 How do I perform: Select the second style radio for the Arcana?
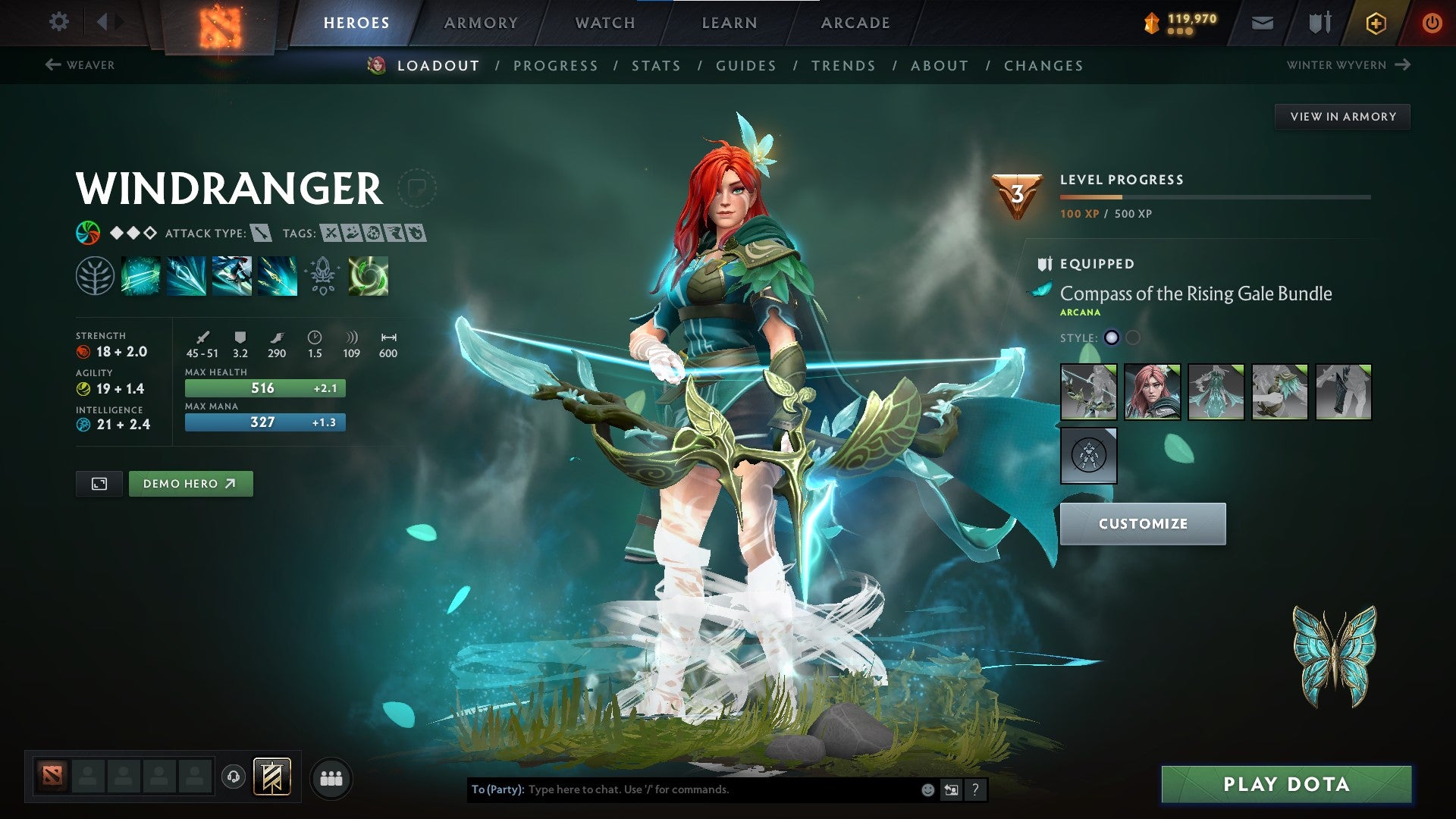(x=1134, y=336)
